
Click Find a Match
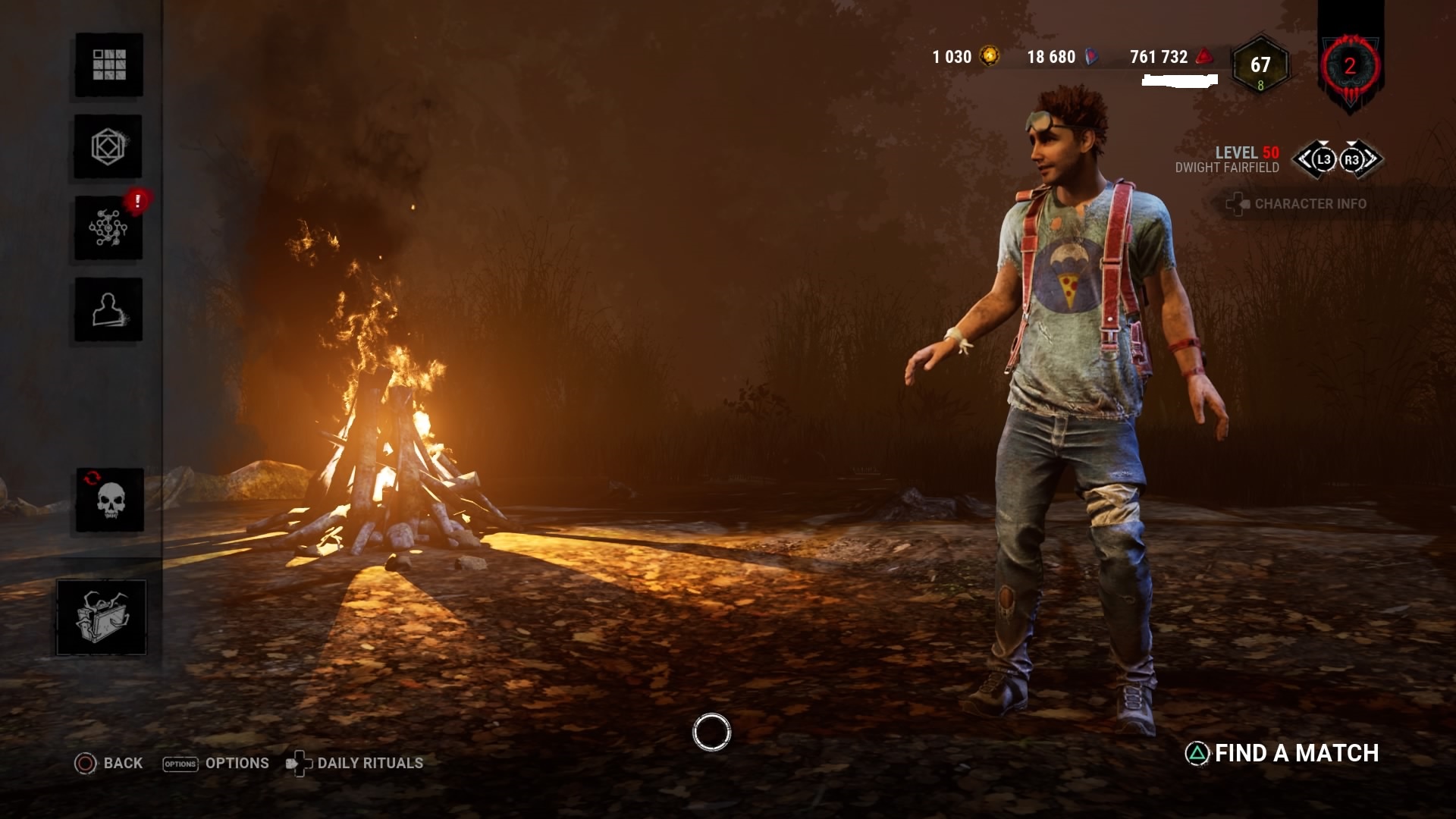point(1282,753)
